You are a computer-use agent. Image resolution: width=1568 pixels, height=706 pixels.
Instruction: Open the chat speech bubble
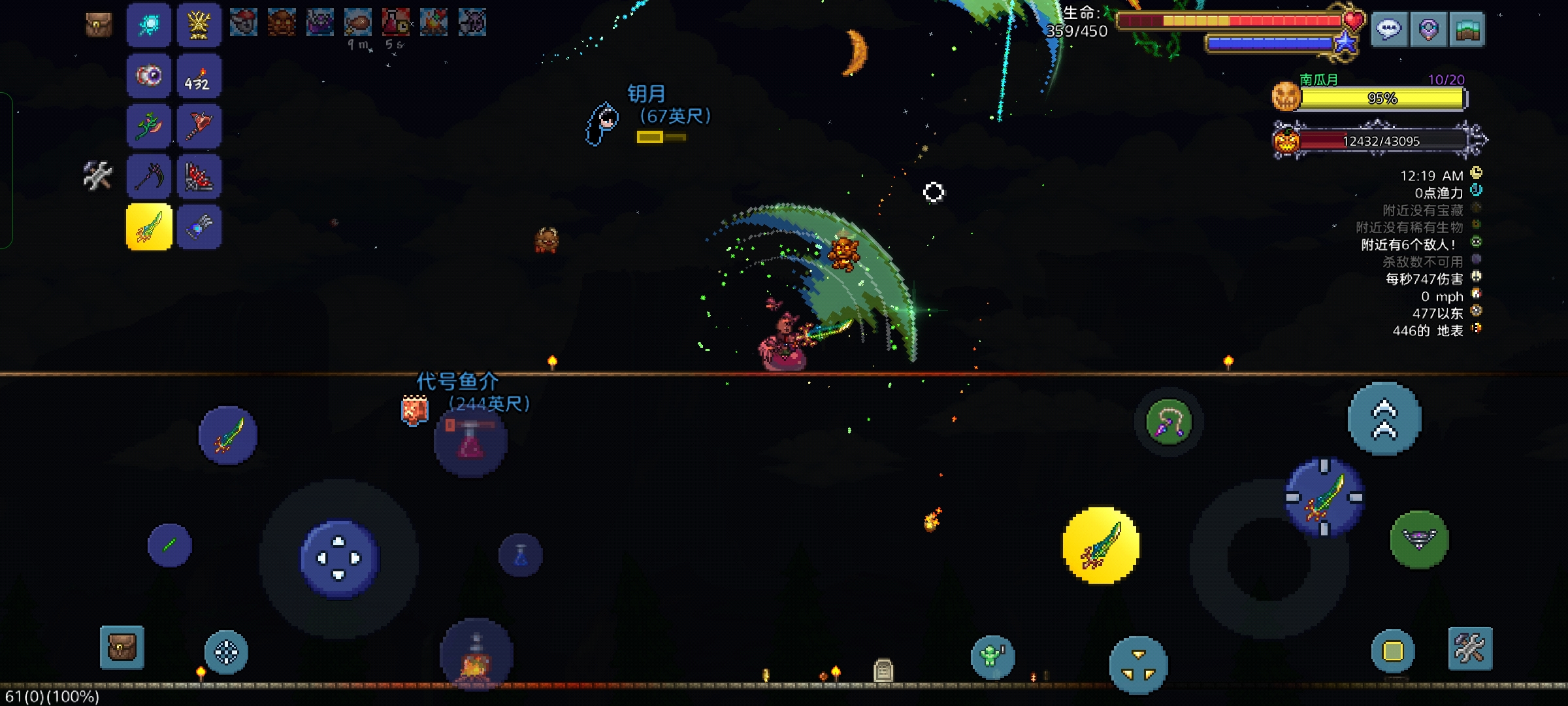[x=1389, y=29]
